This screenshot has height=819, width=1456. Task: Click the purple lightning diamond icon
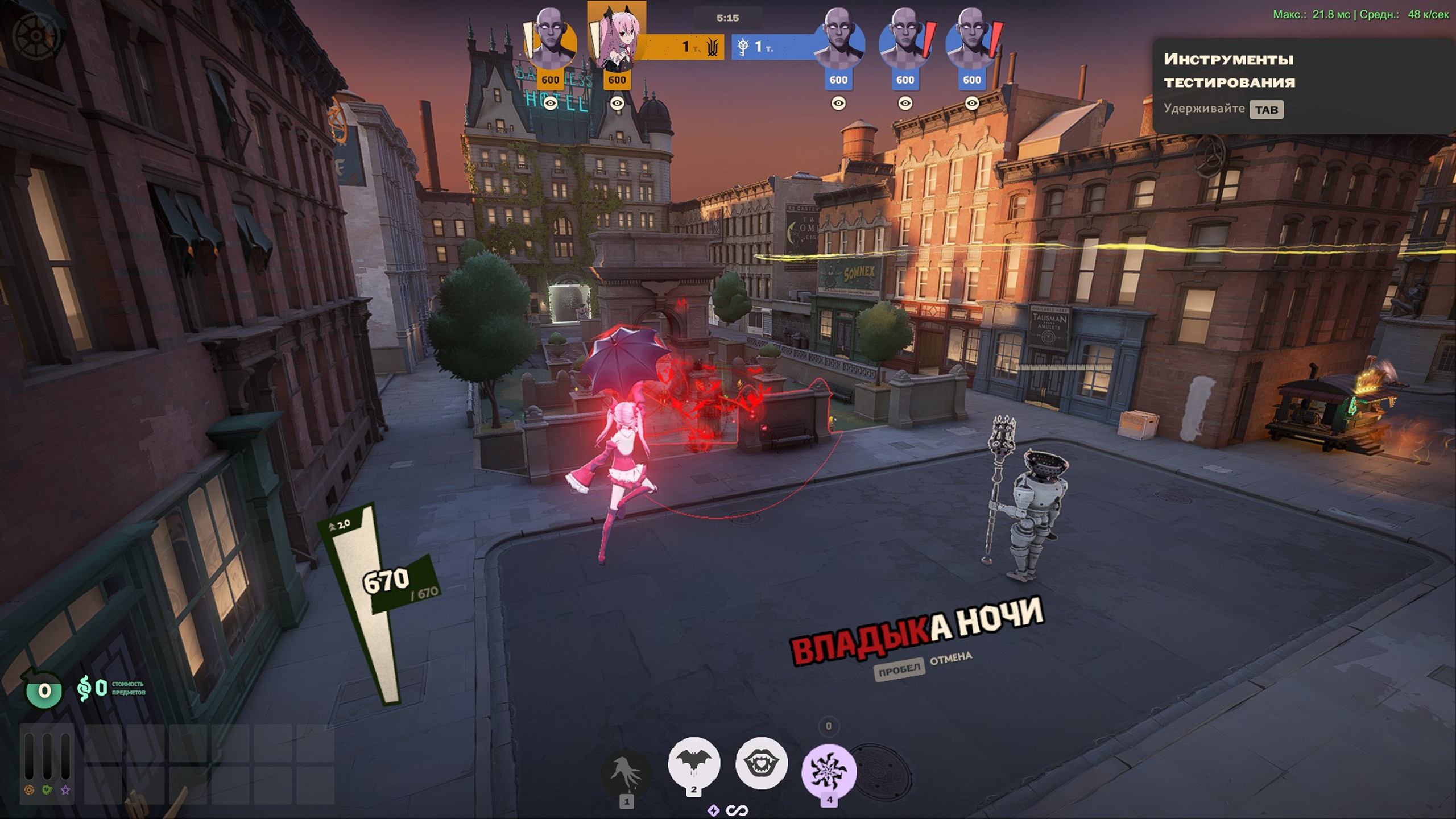[714, 810]
